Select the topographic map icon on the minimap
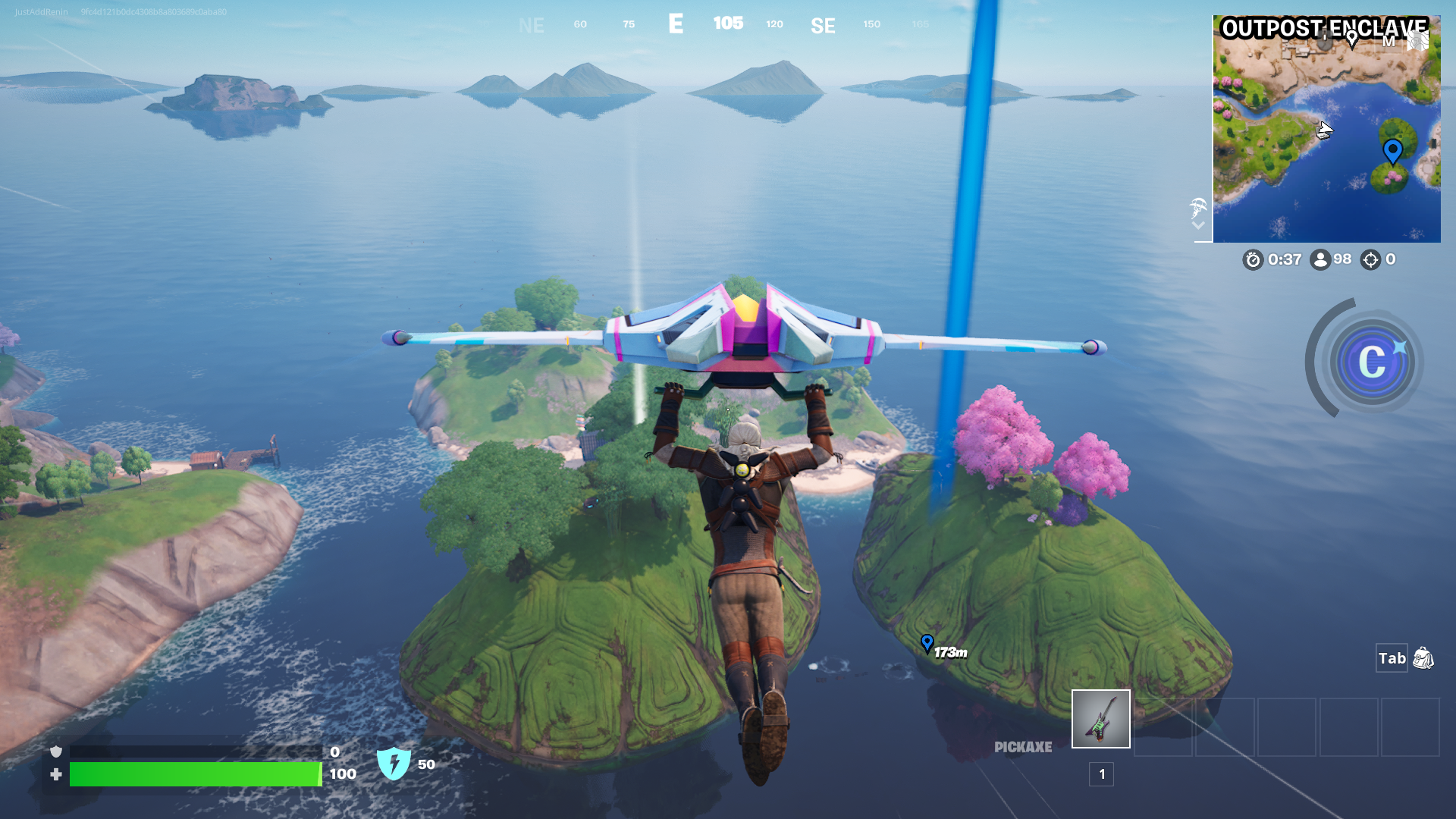 [1417, 40]
